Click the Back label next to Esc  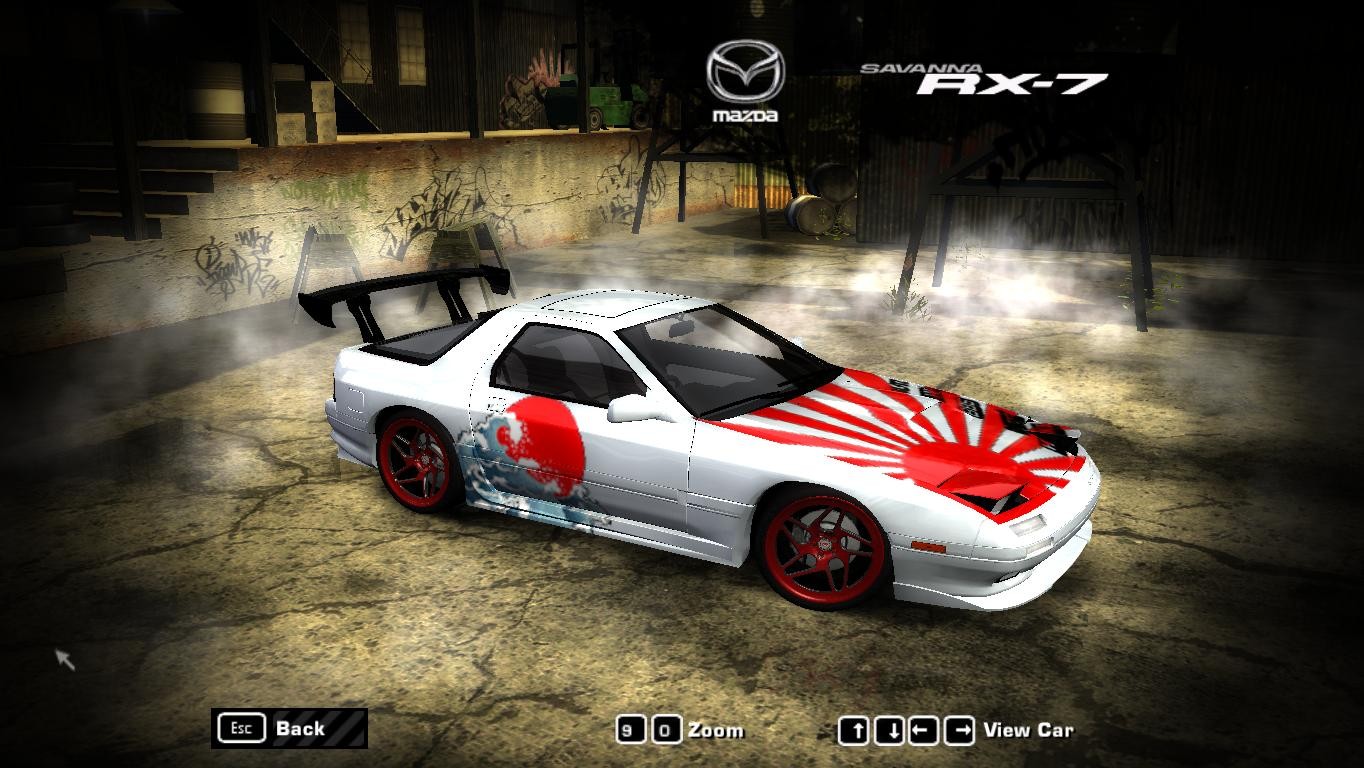(300, 729)
